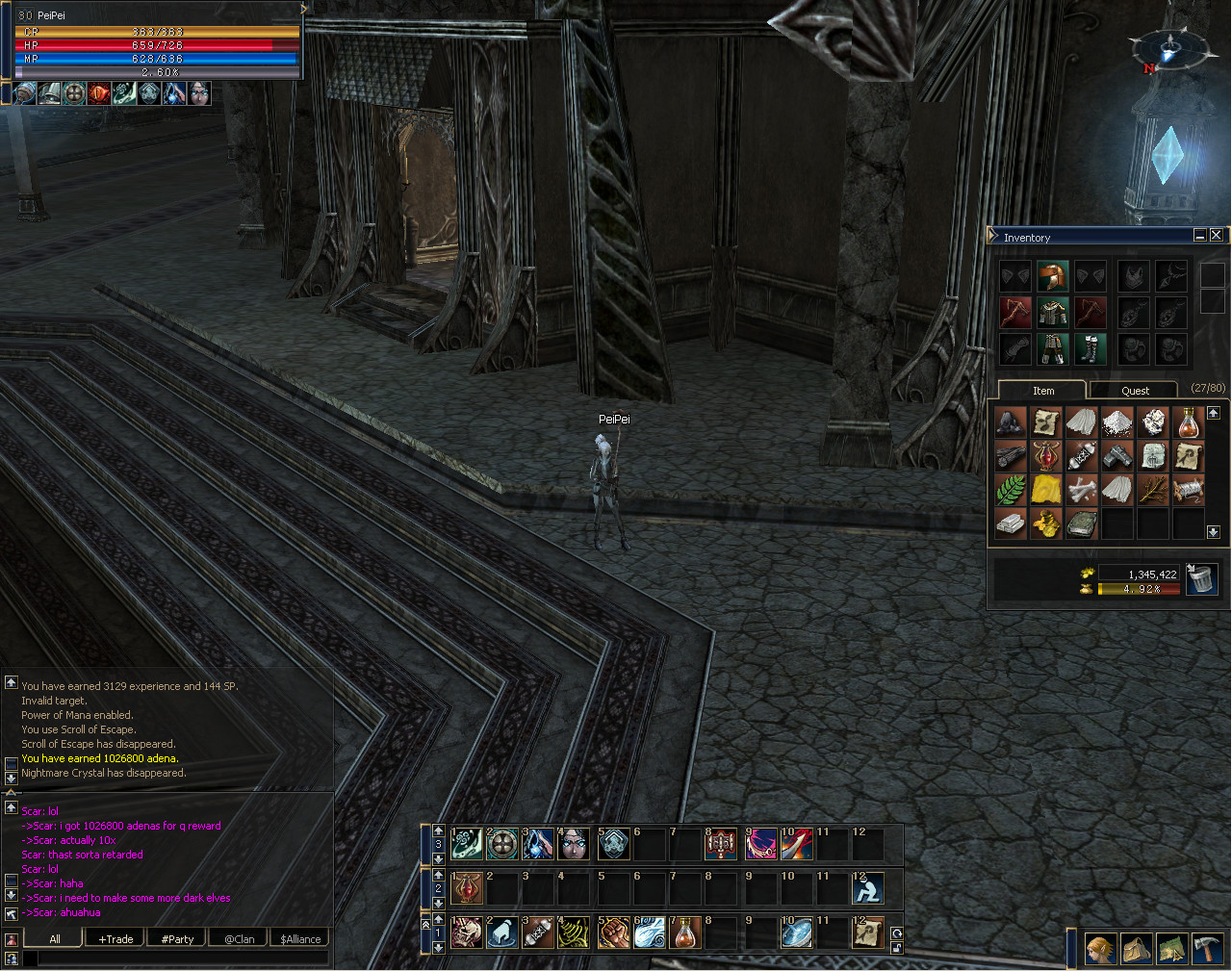Use the sit-down action on the hotbar
The height and width of the screenshot is (971, 1232).
coord(867,889)
